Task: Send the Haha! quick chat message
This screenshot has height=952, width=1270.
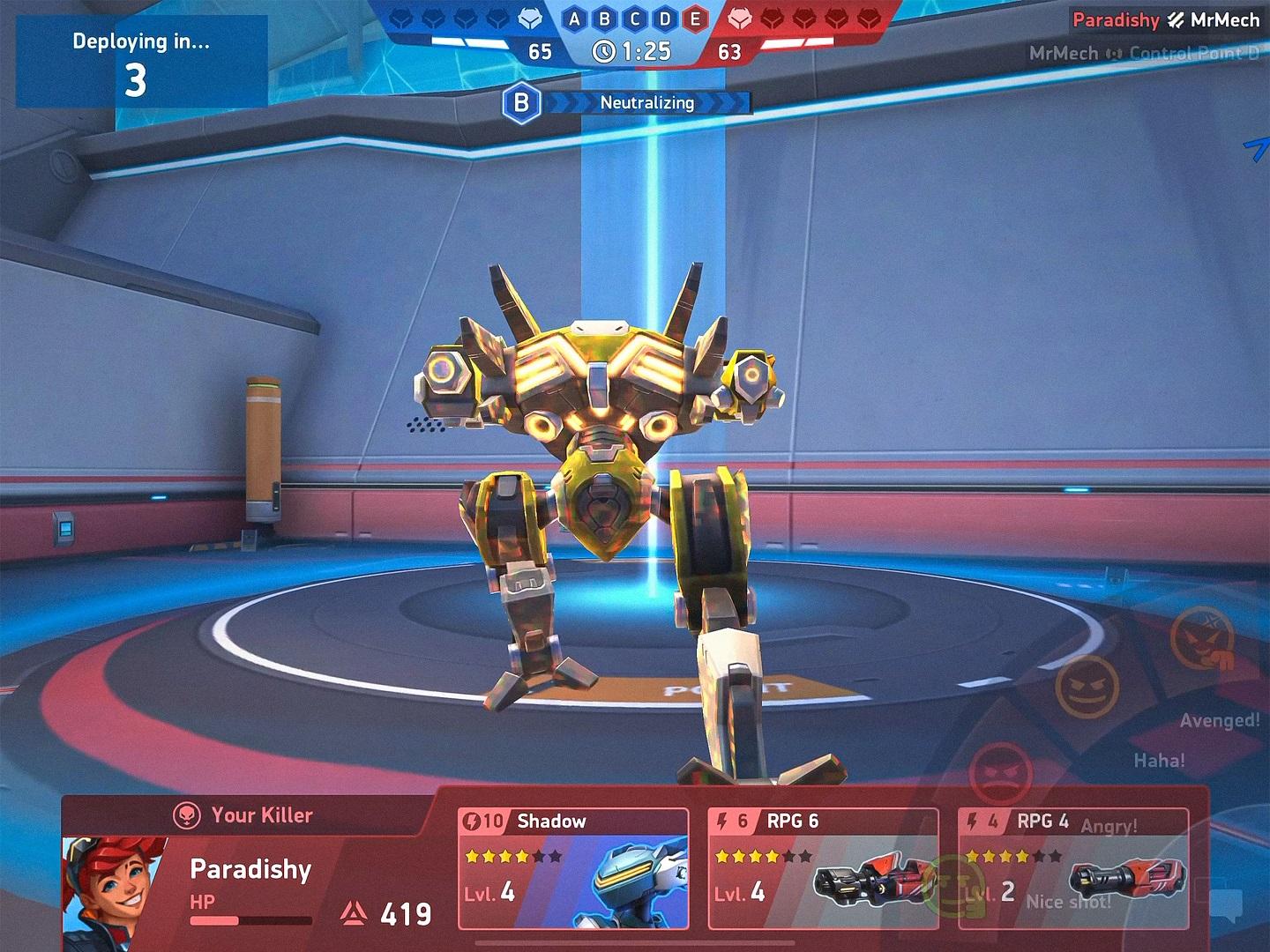Action: [1162, 759]
